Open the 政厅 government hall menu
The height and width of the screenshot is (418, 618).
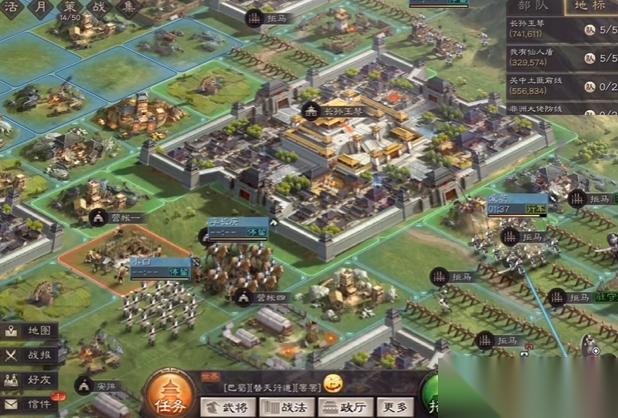(x=343, y=407)
